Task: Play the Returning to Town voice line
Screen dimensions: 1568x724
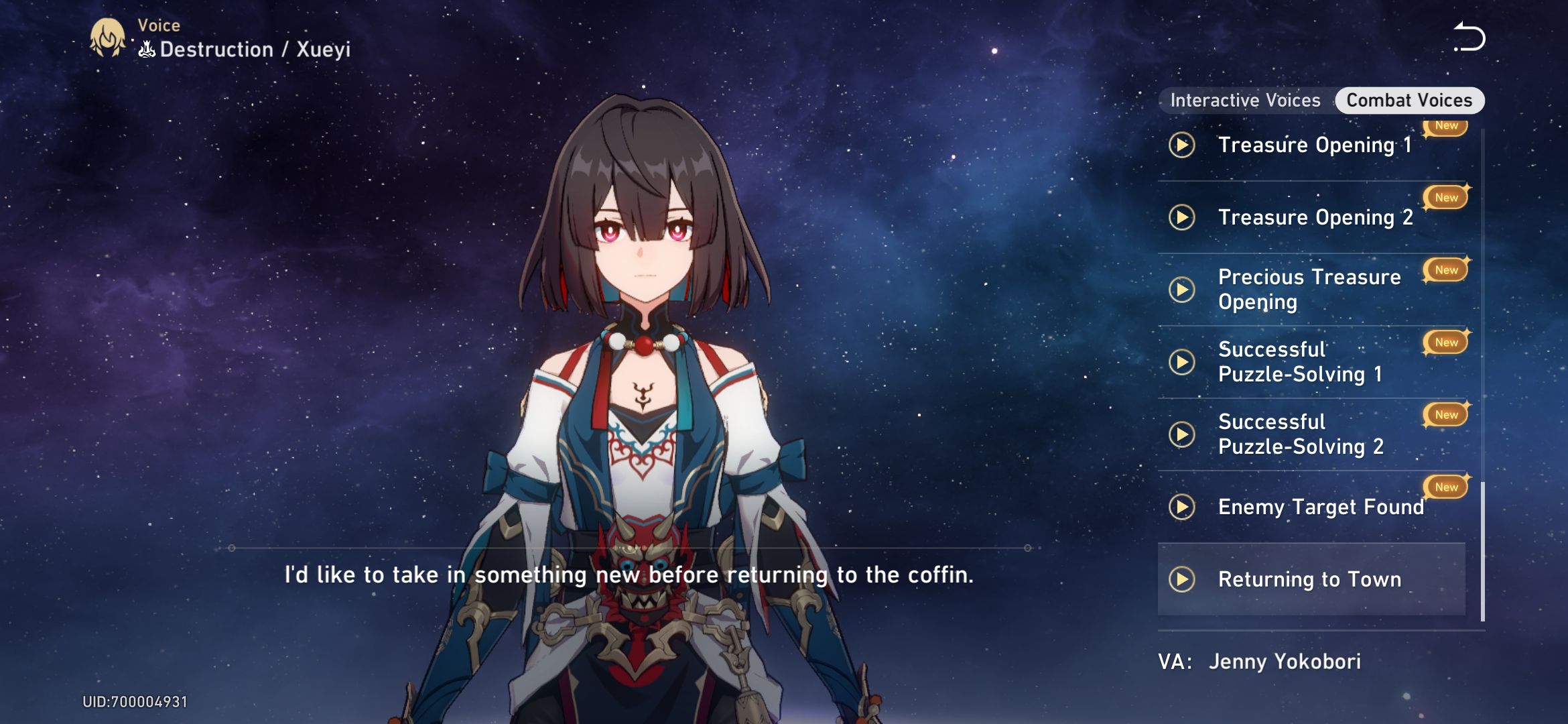Action: pos(1182,579)
